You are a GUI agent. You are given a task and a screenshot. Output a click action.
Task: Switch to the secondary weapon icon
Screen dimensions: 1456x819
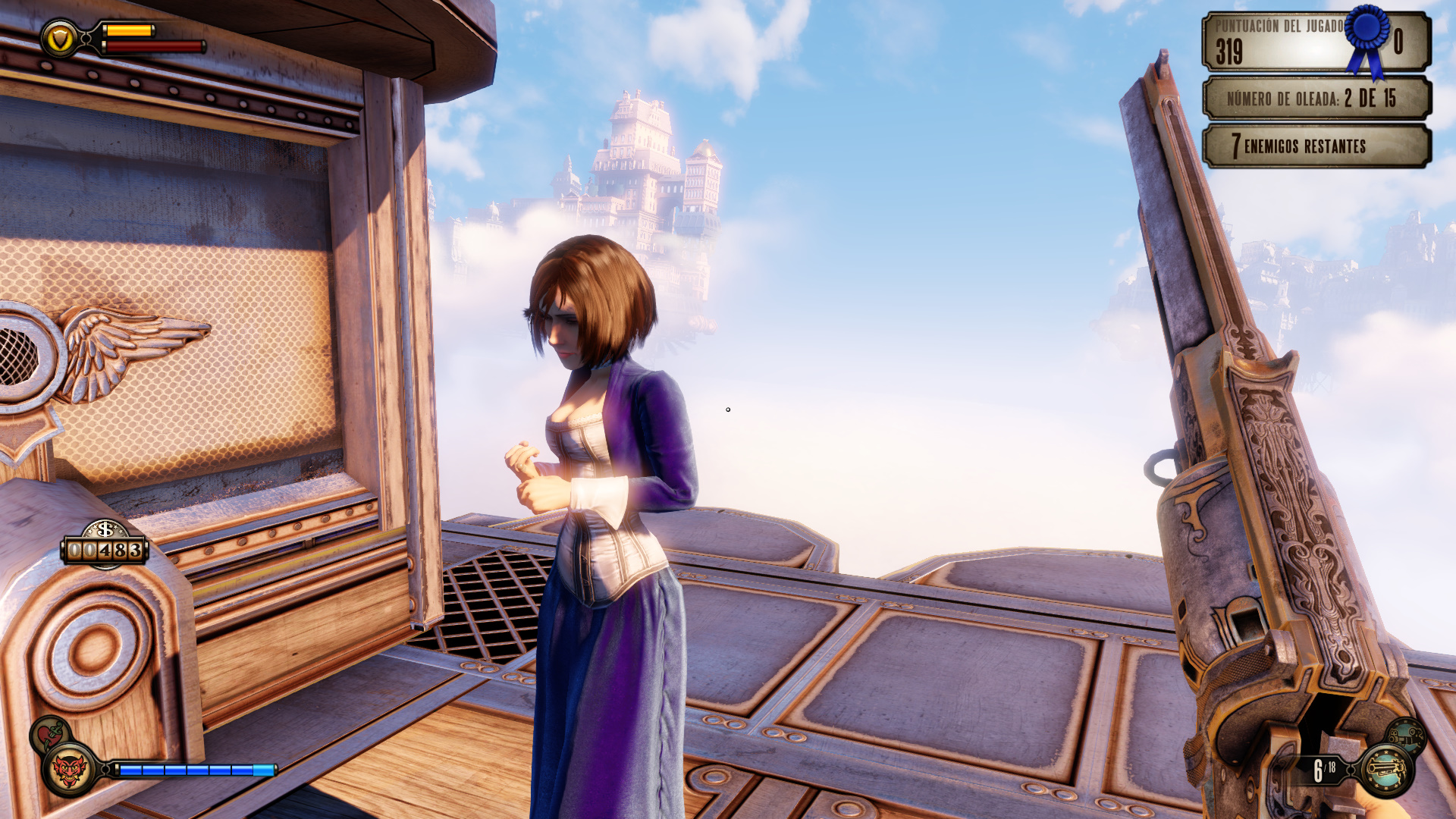(1405, 736)
